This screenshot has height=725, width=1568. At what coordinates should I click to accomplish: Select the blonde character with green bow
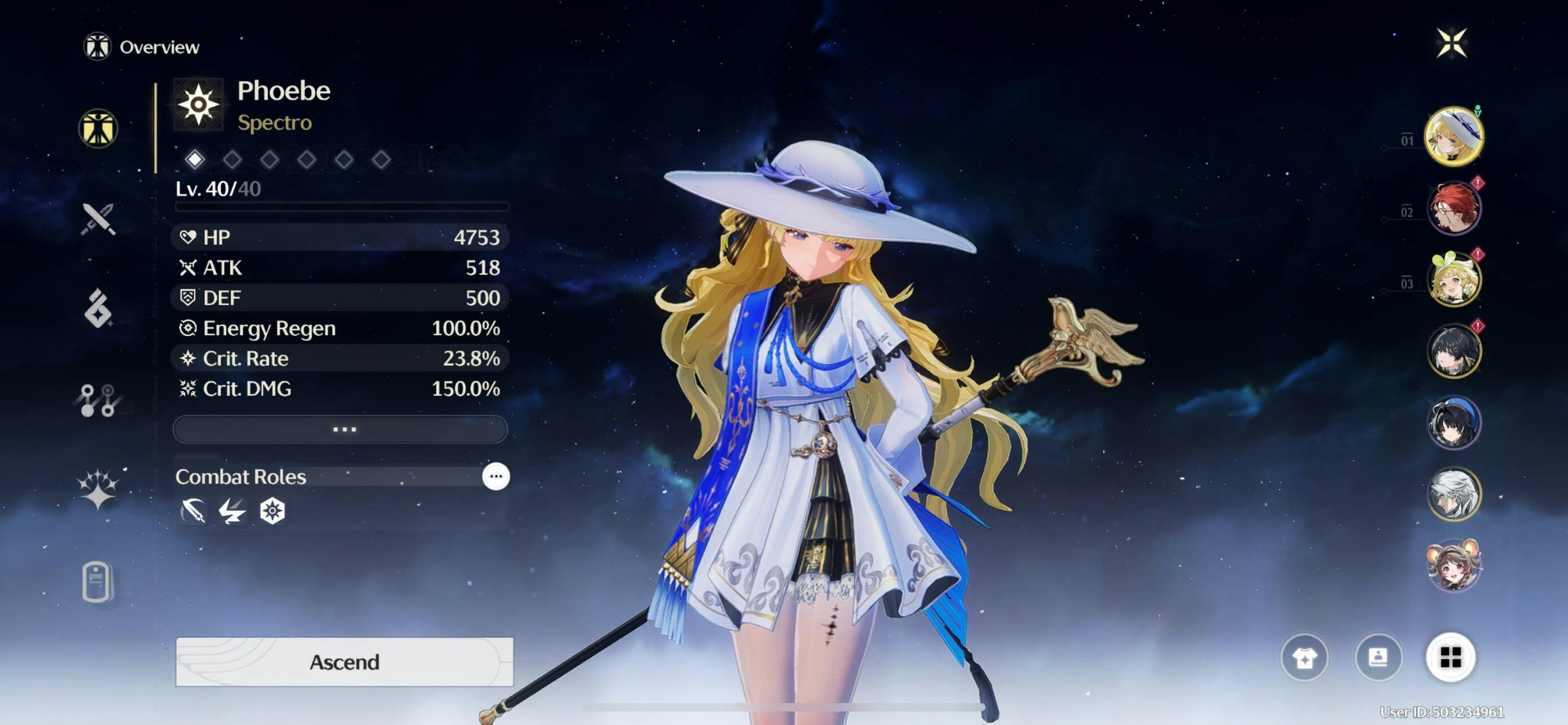tap(1453, 279)
